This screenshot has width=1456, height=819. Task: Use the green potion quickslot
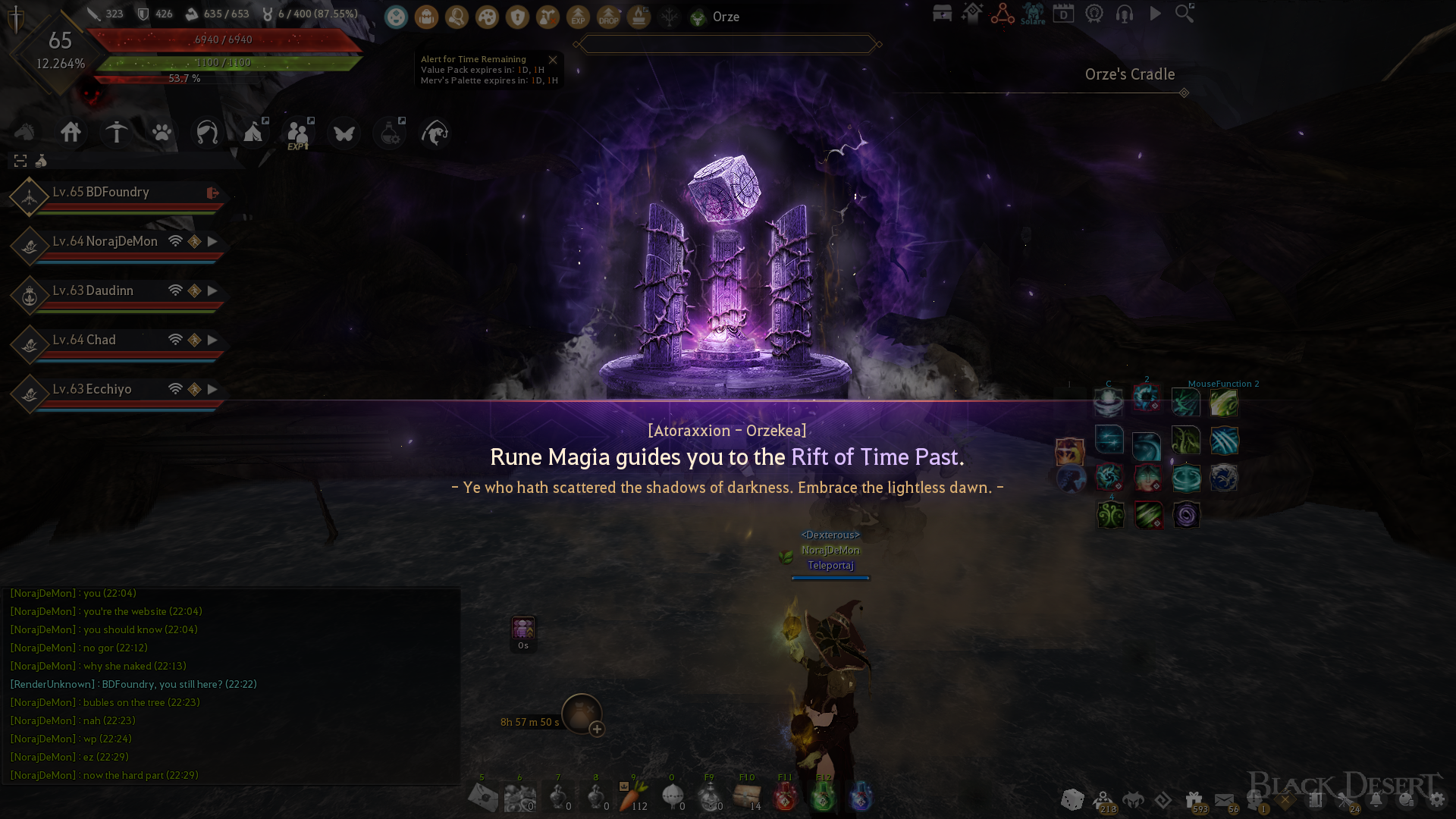pos(823,797)
